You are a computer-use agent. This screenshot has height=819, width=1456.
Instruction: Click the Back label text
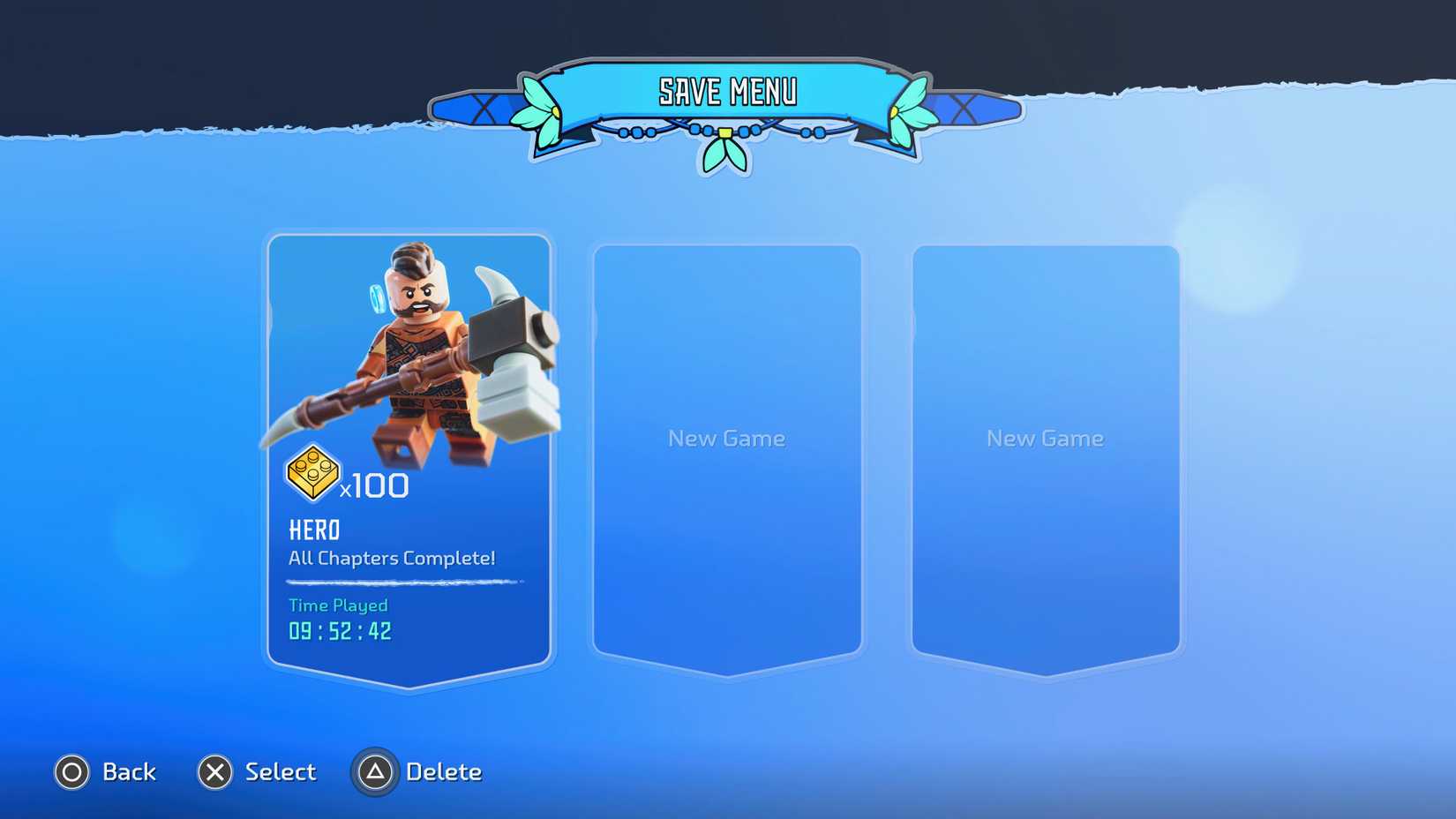click(129, 771)
